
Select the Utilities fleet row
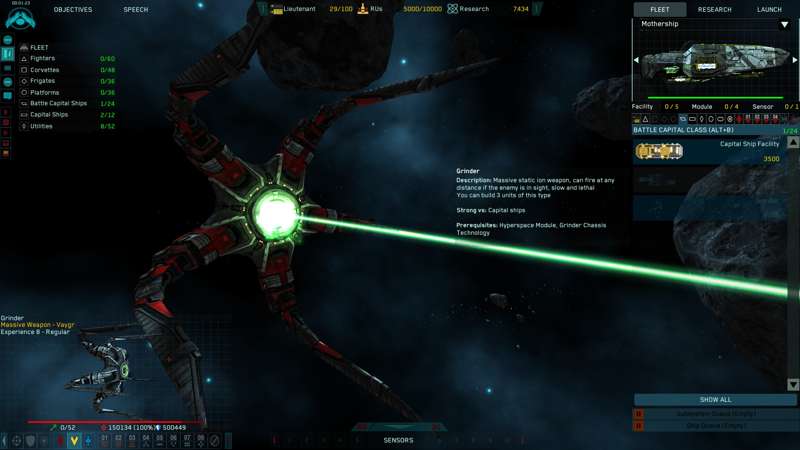[60, 126]
